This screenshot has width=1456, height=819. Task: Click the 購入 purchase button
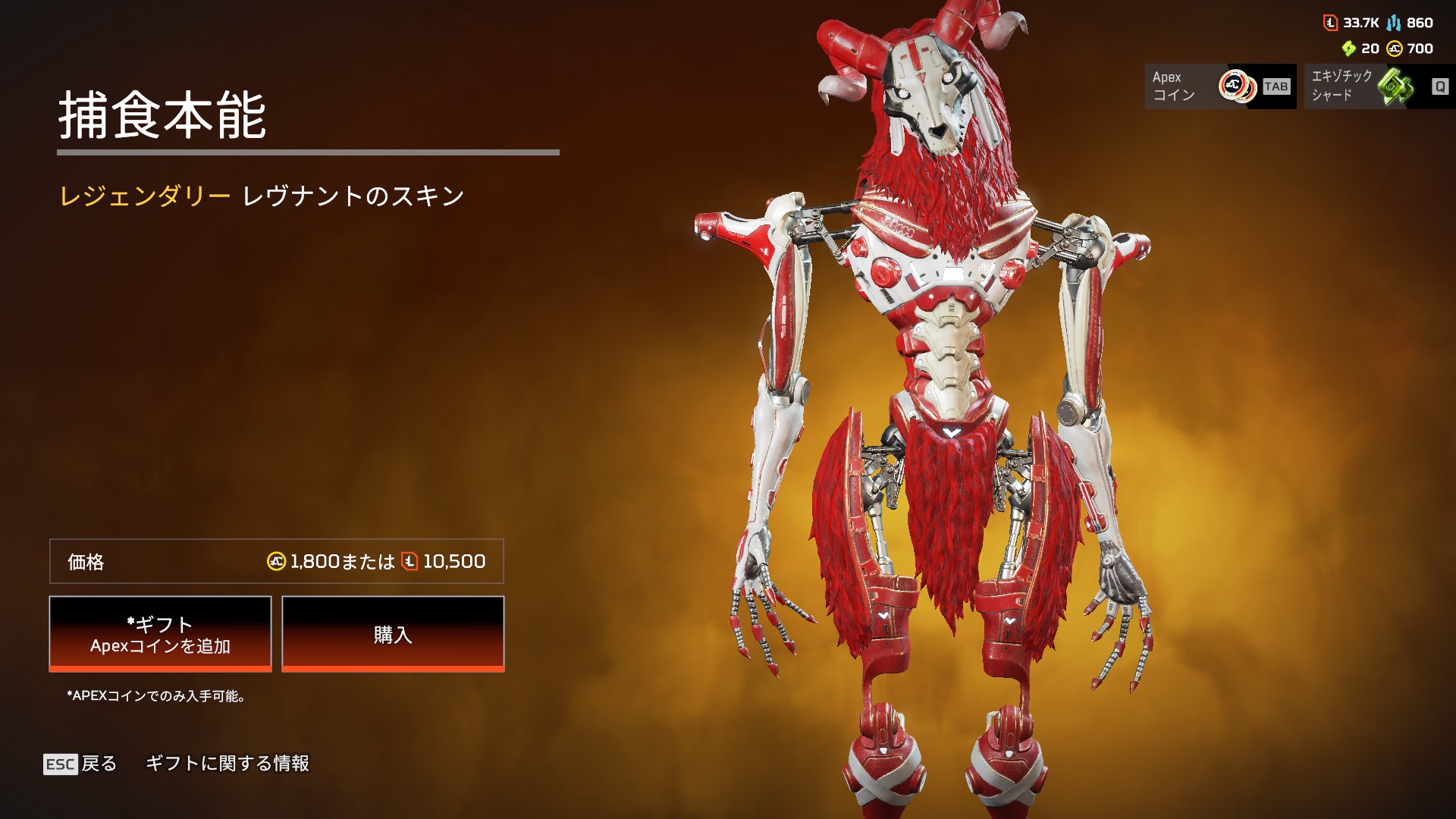click(393, 633)
